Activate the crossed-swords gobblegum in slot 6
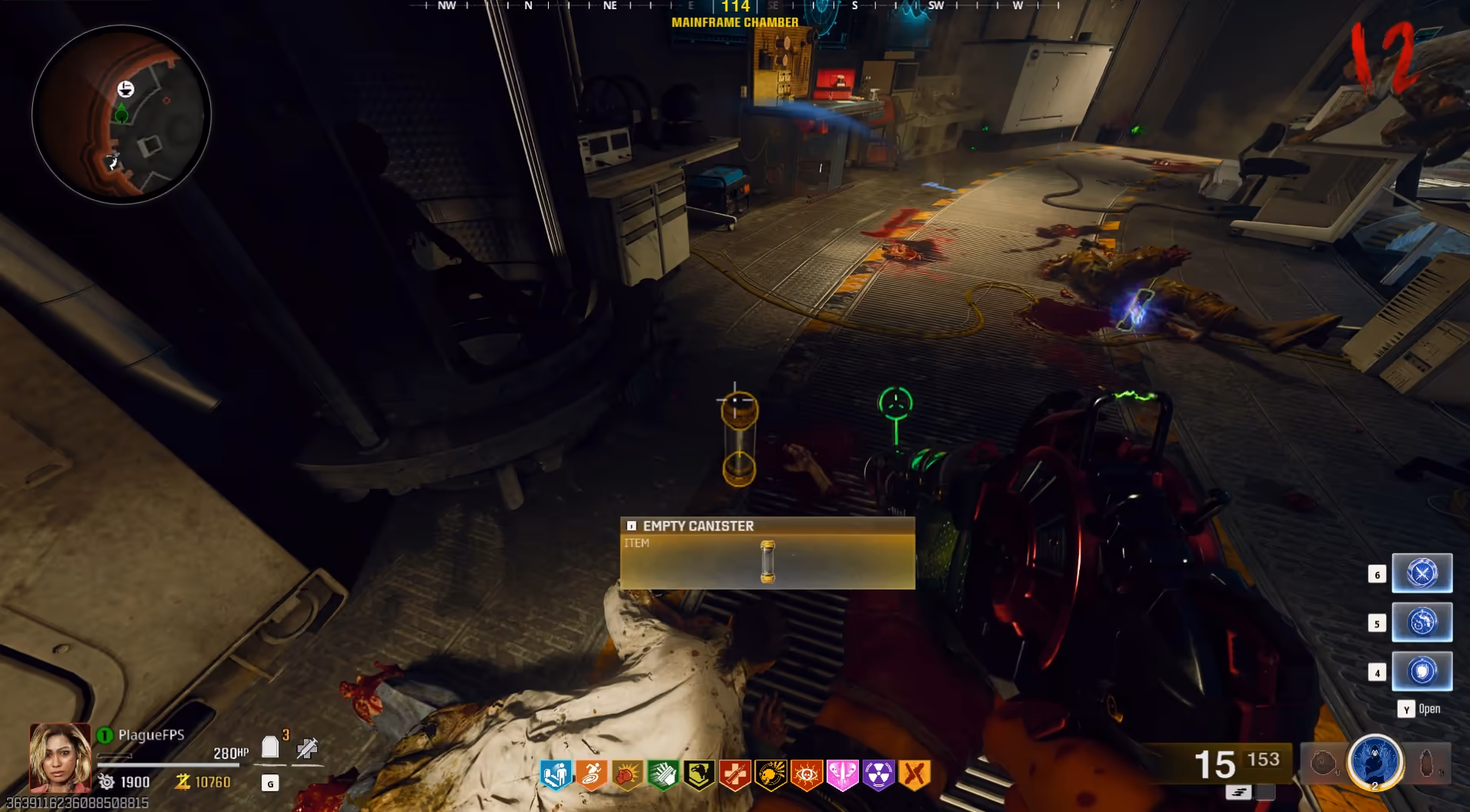The width and height of the screenshot is (1470, 812). point(1422,573)
